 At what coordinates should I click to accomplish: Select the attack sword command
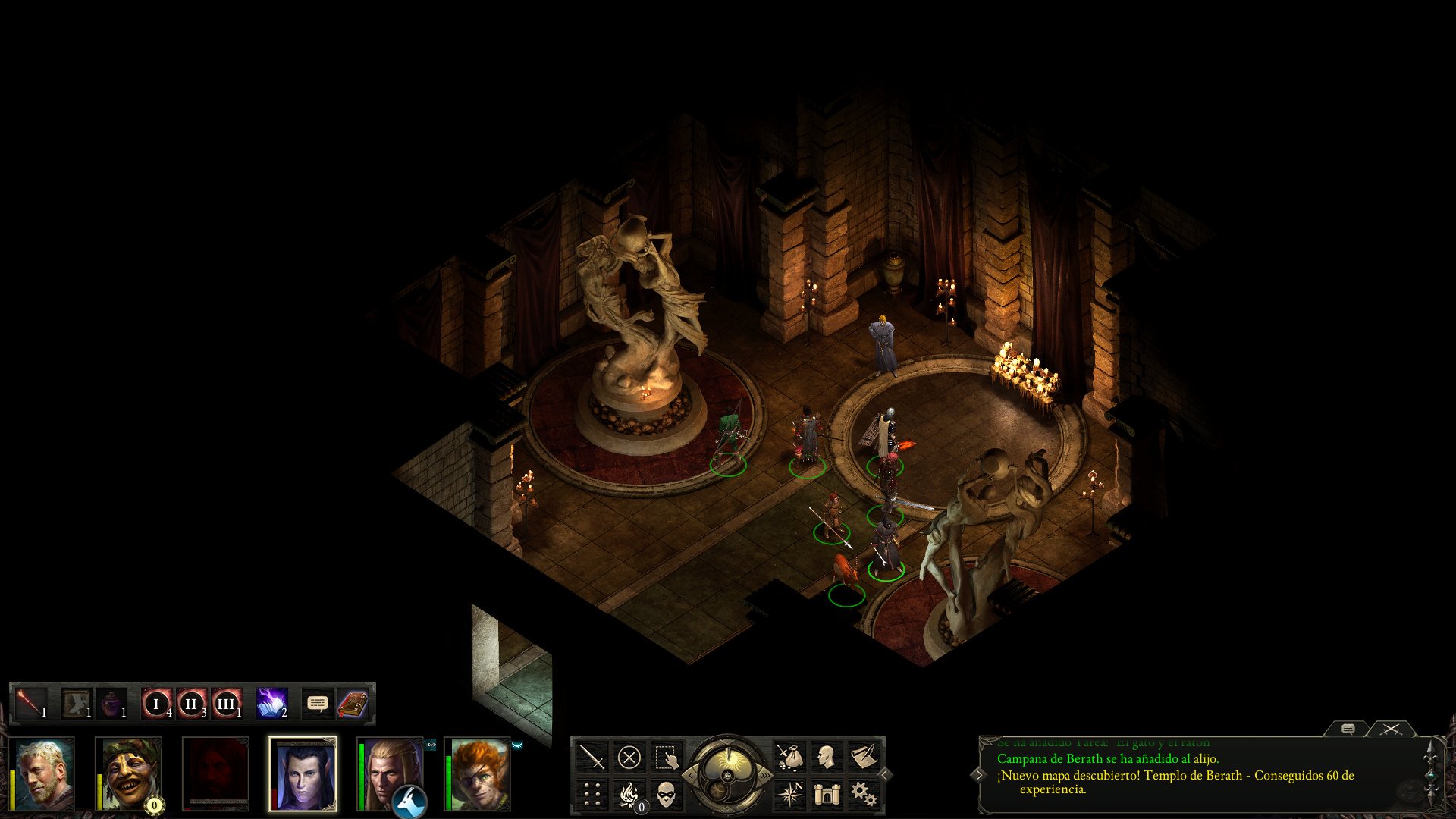pyautogui.click(x=591, y=756)
